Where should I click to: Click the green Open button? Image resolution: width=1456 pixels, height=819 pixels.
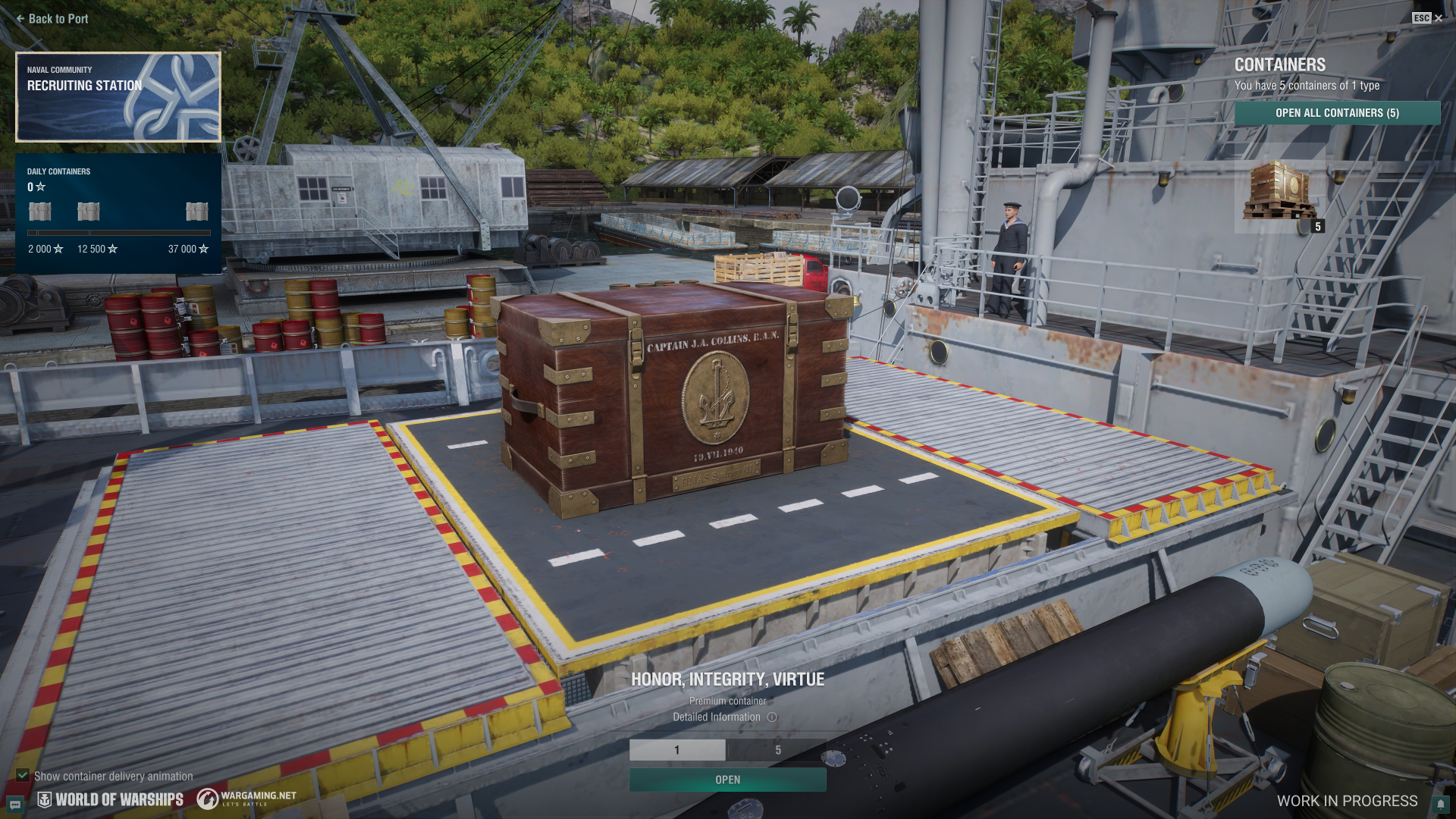pos(727,780)
